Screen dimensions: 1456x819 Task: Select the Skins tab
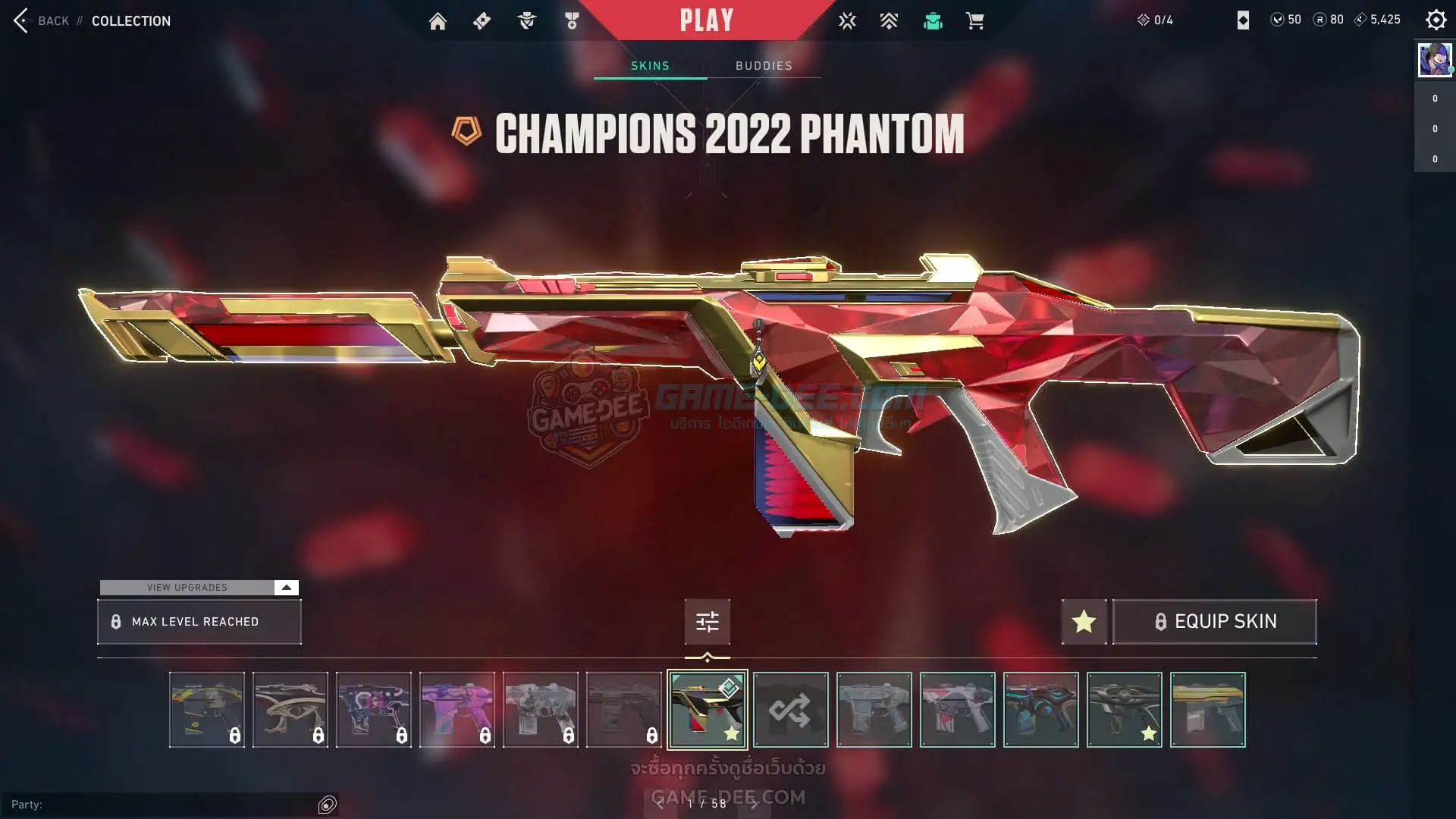pos(650,66)
